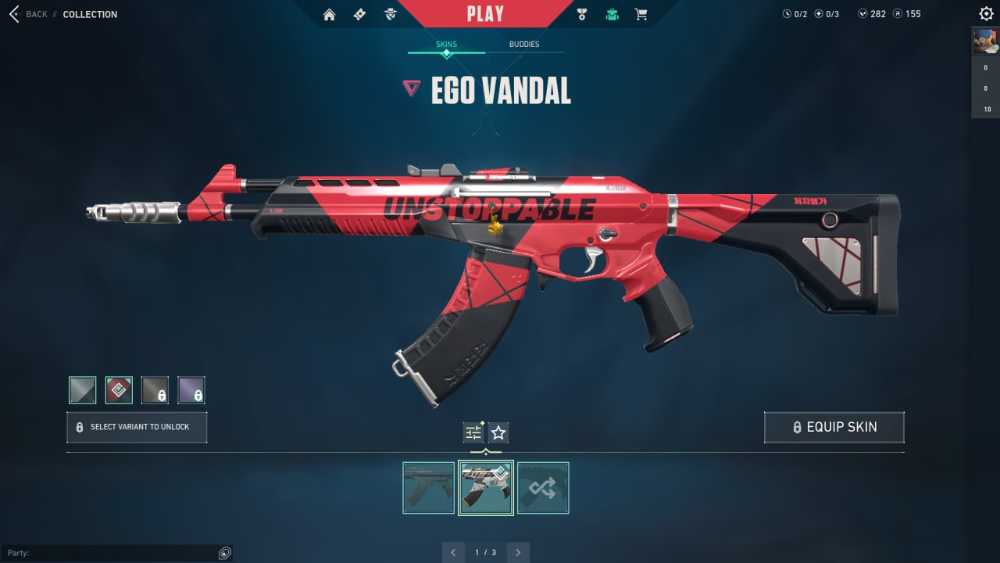Equip the Ego Vandal skin
Screen dimensions: 1000x563
pyautogui.click(x=834, y=427)
